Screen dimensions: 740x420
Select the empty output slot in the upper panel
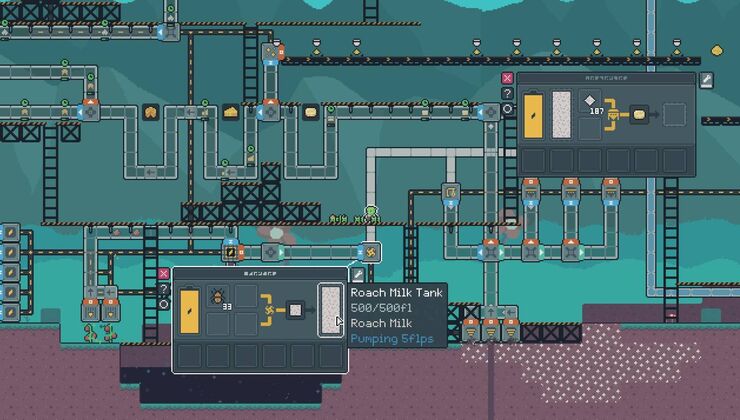(675, 114)
